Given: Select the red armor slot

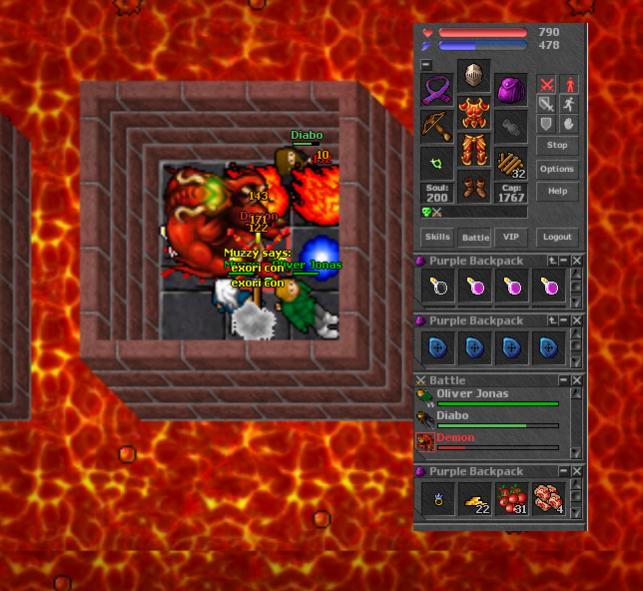Looking at the screenshot, I should click(x=474, y=113).
